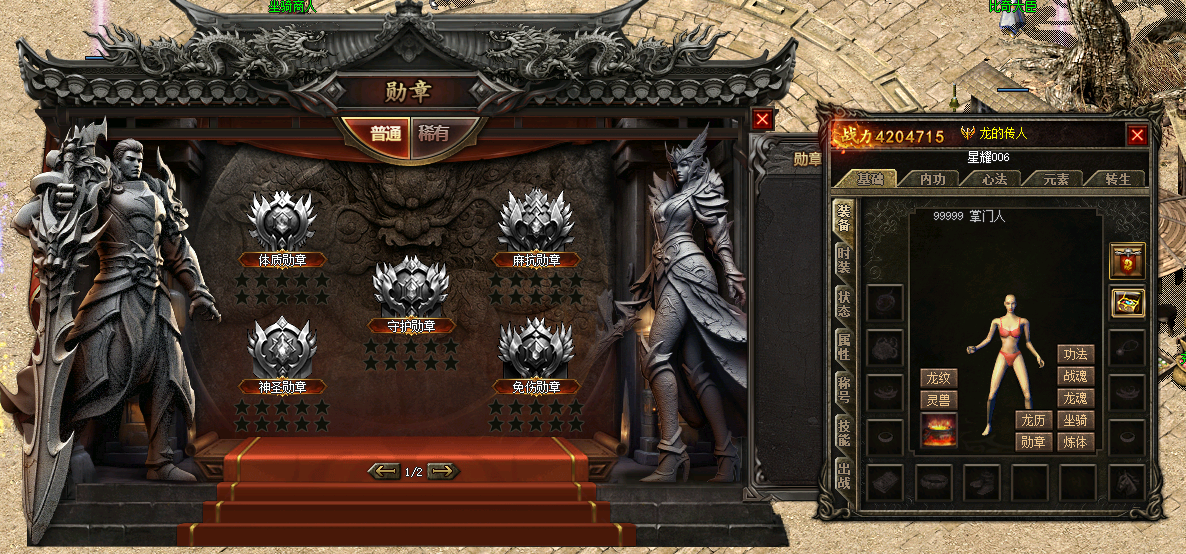This screenshot has height=554, width=1186.
Task: Go to the previous medal page arrow
Action: tap(384, 471)
